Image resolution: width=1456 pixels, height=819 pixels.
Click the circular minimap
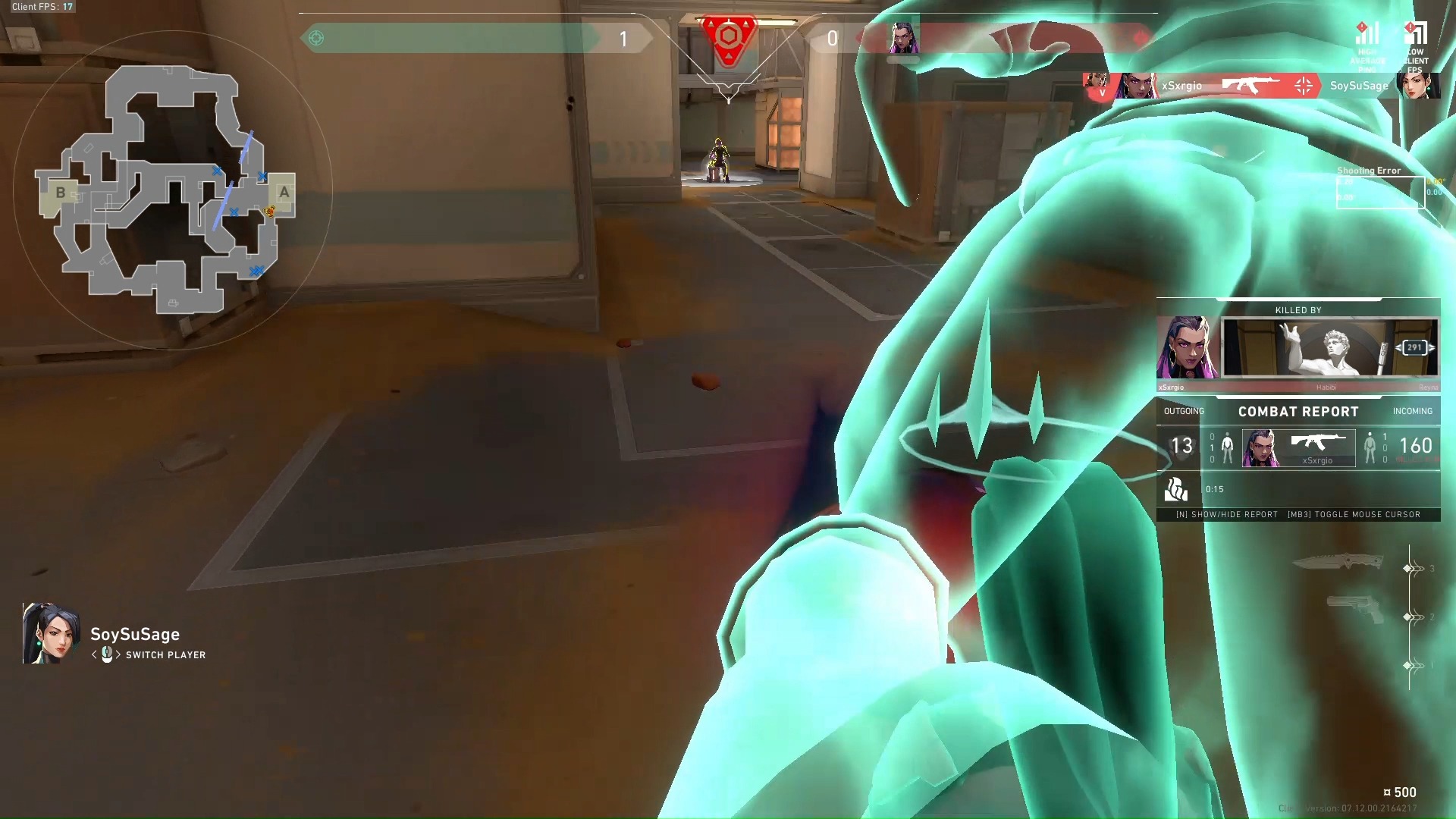tap(172, 190)
